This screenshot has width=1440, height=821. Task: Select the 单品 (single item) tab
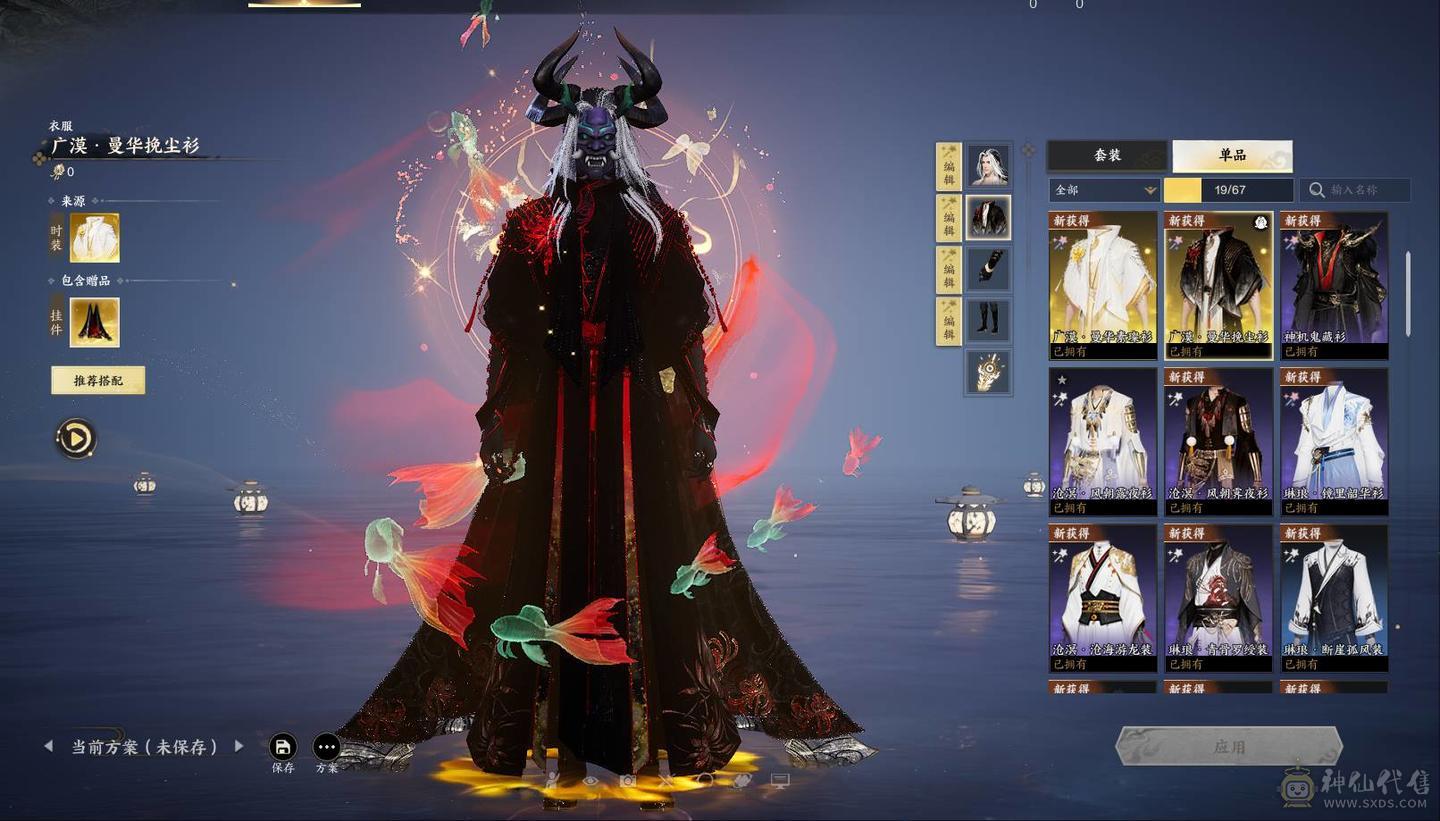pyautogui.click(x=1232, y=156)
